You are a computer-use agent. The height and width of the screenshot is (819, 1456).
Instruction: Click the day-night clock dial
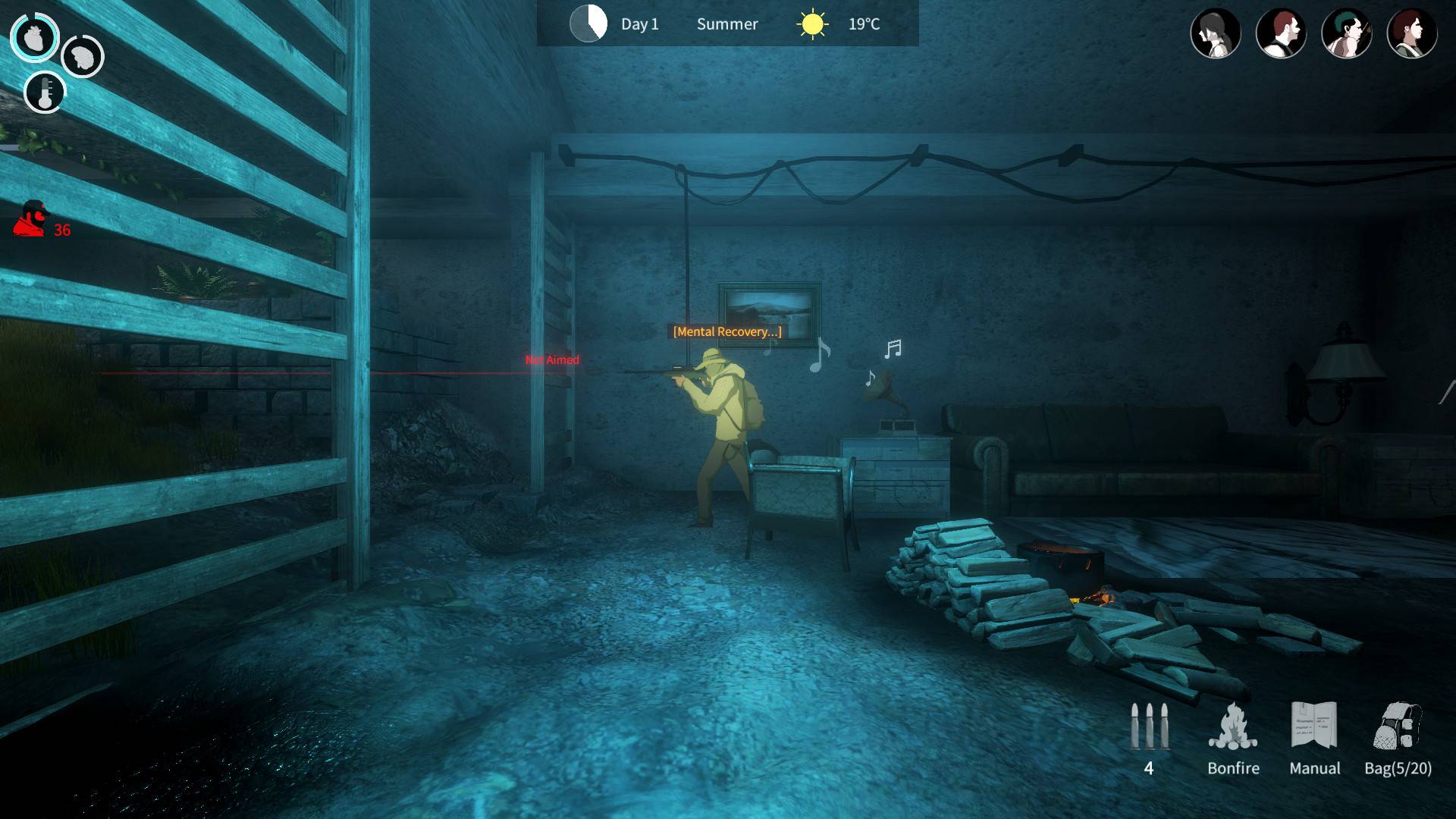tap(588, 24)
